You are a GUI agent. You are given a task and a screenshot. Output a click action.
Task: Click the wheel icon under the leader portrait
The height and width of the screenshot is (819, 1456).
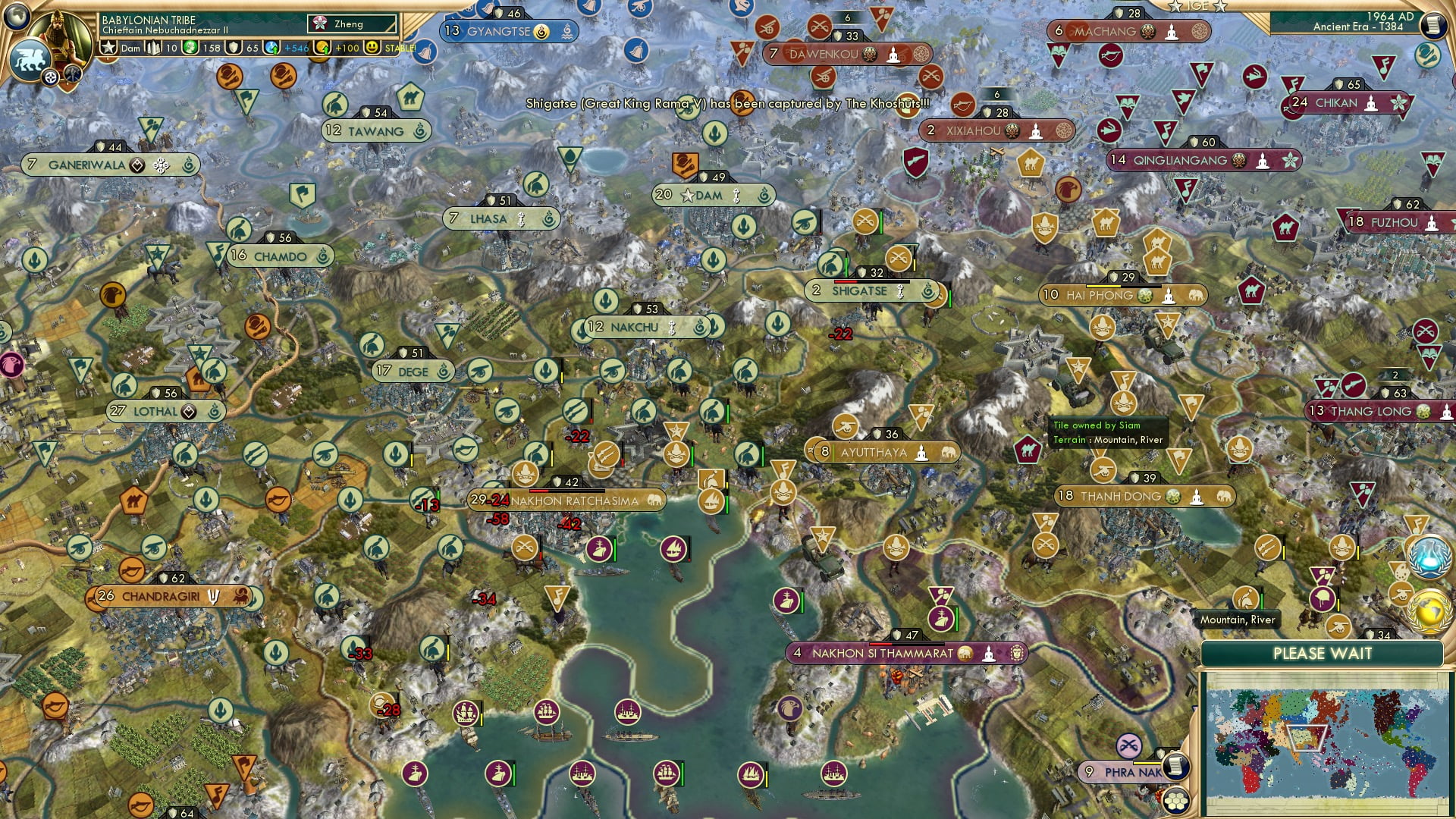(x=49, y=77)
